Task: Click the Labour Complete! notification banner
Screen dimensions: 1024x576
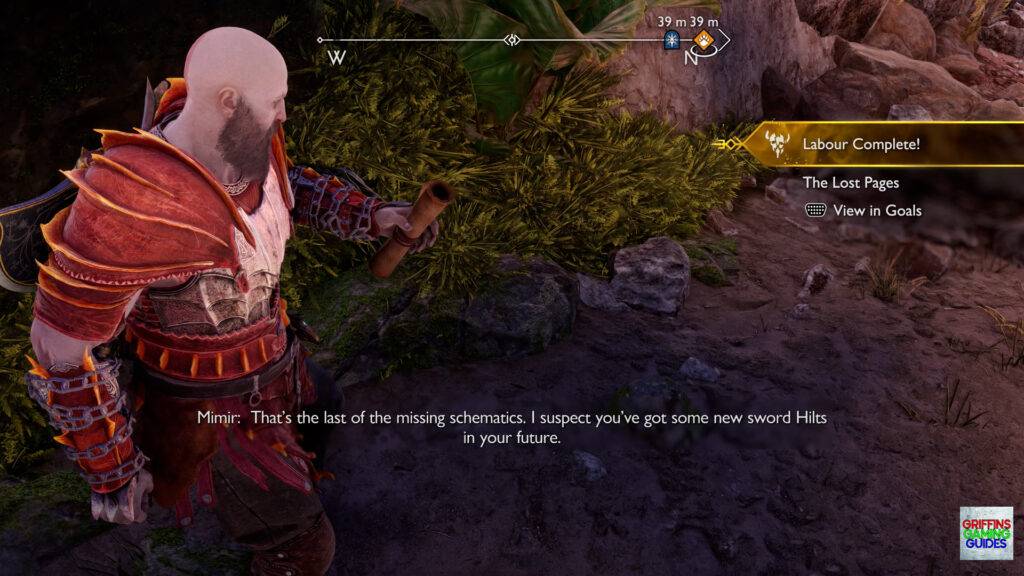Action: coord(880,144)
